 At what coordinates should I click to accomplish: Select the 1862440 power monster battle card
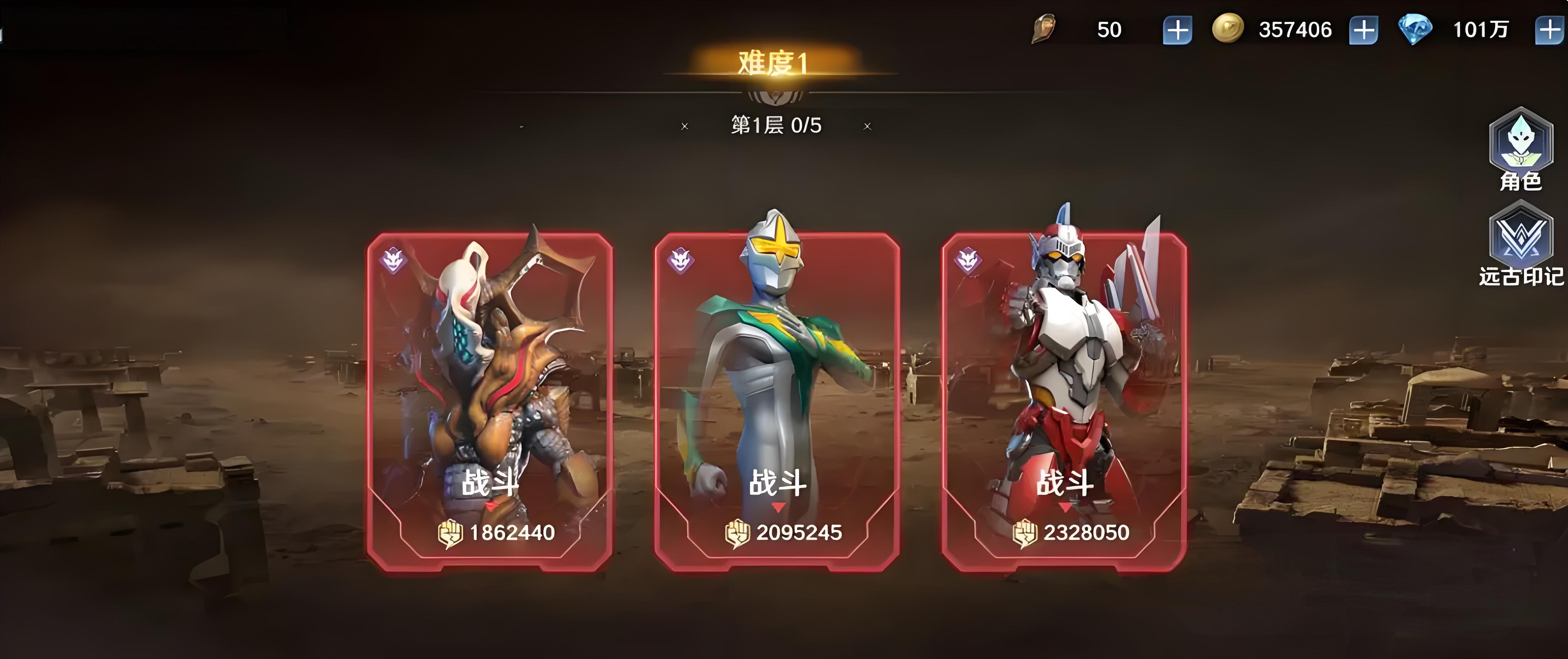[490, 402]
